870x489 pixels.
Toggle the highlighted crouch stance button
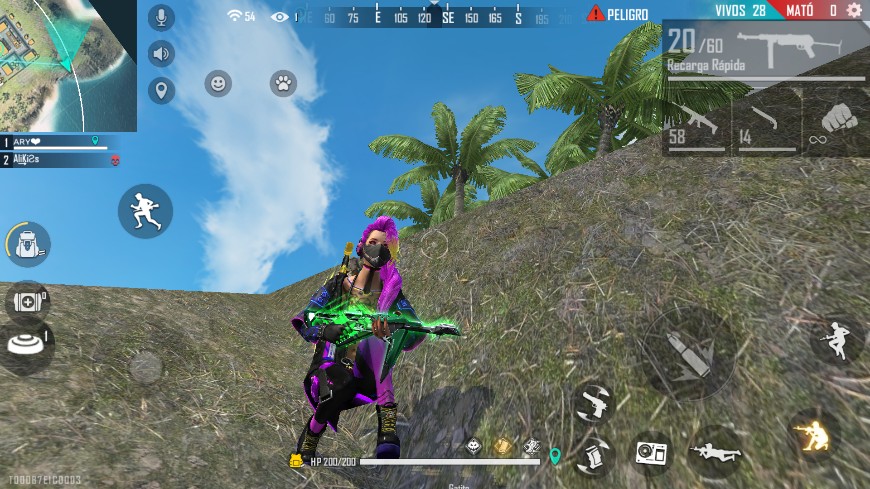pyautogui.click(x=812, y=432)
